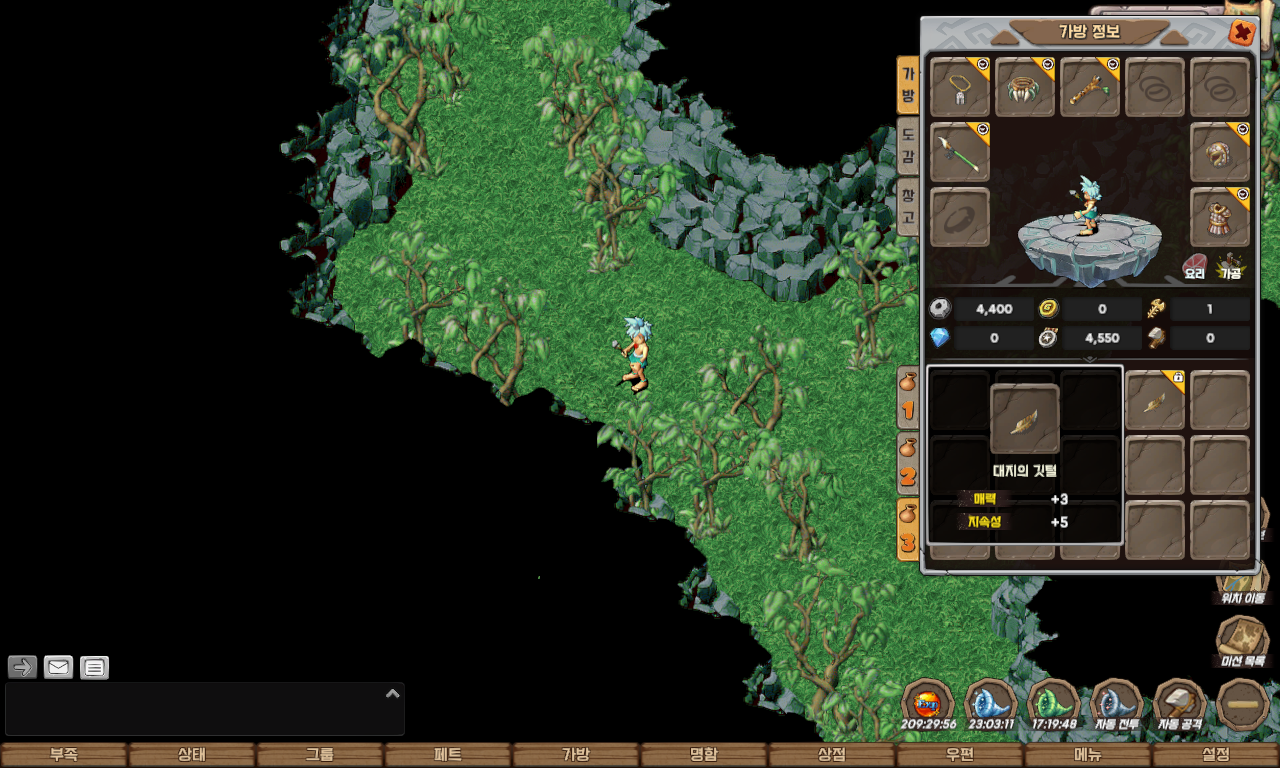Open the 페트 pet menu

coord(447,755)
